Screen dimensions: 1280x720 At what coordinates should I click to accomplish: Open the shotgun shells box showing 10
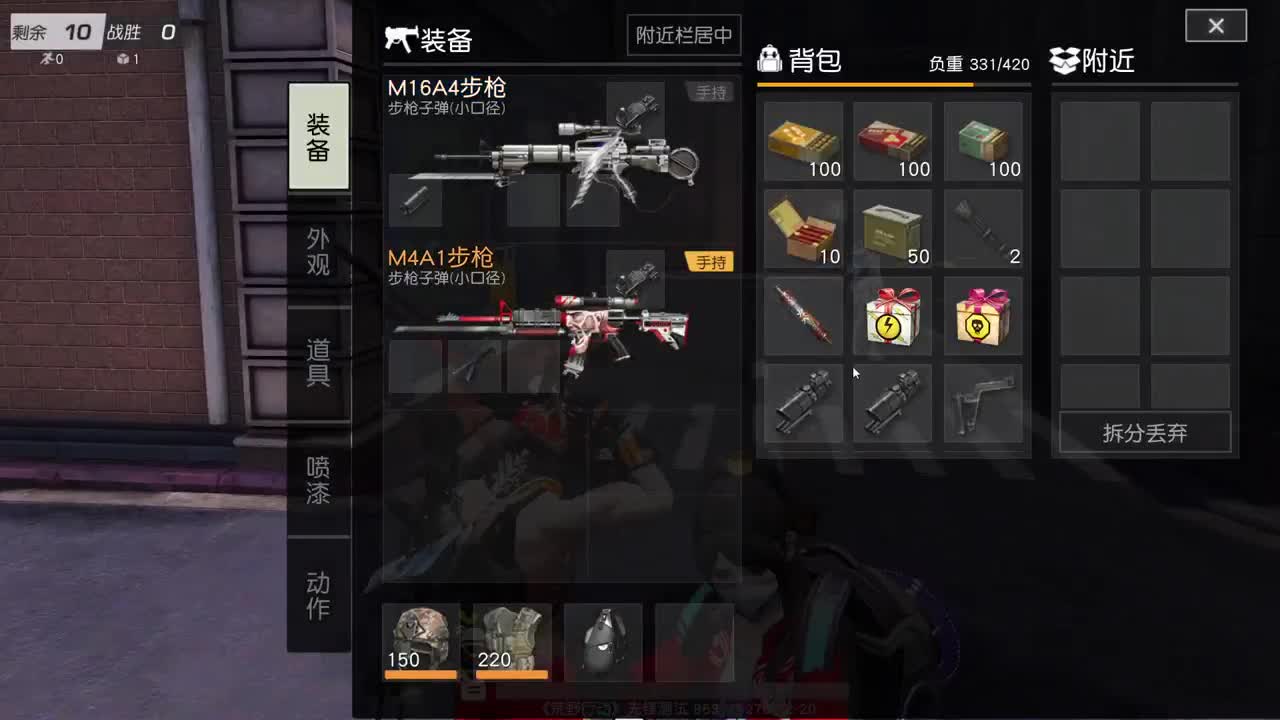point(803,229)
